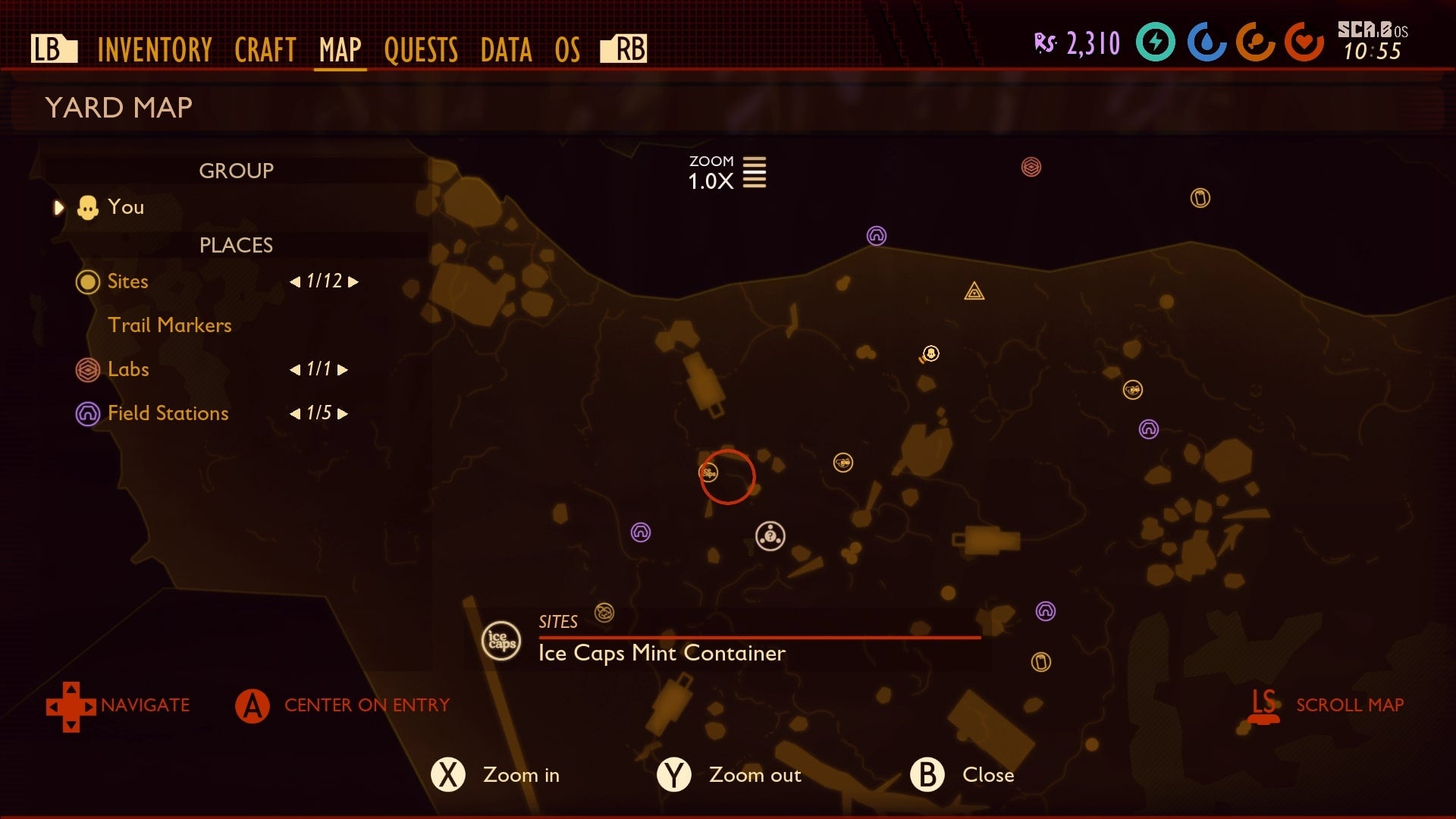Switch to the Craft tab
This screenshot has width=1456, height=819.
(x=265, y=50)
